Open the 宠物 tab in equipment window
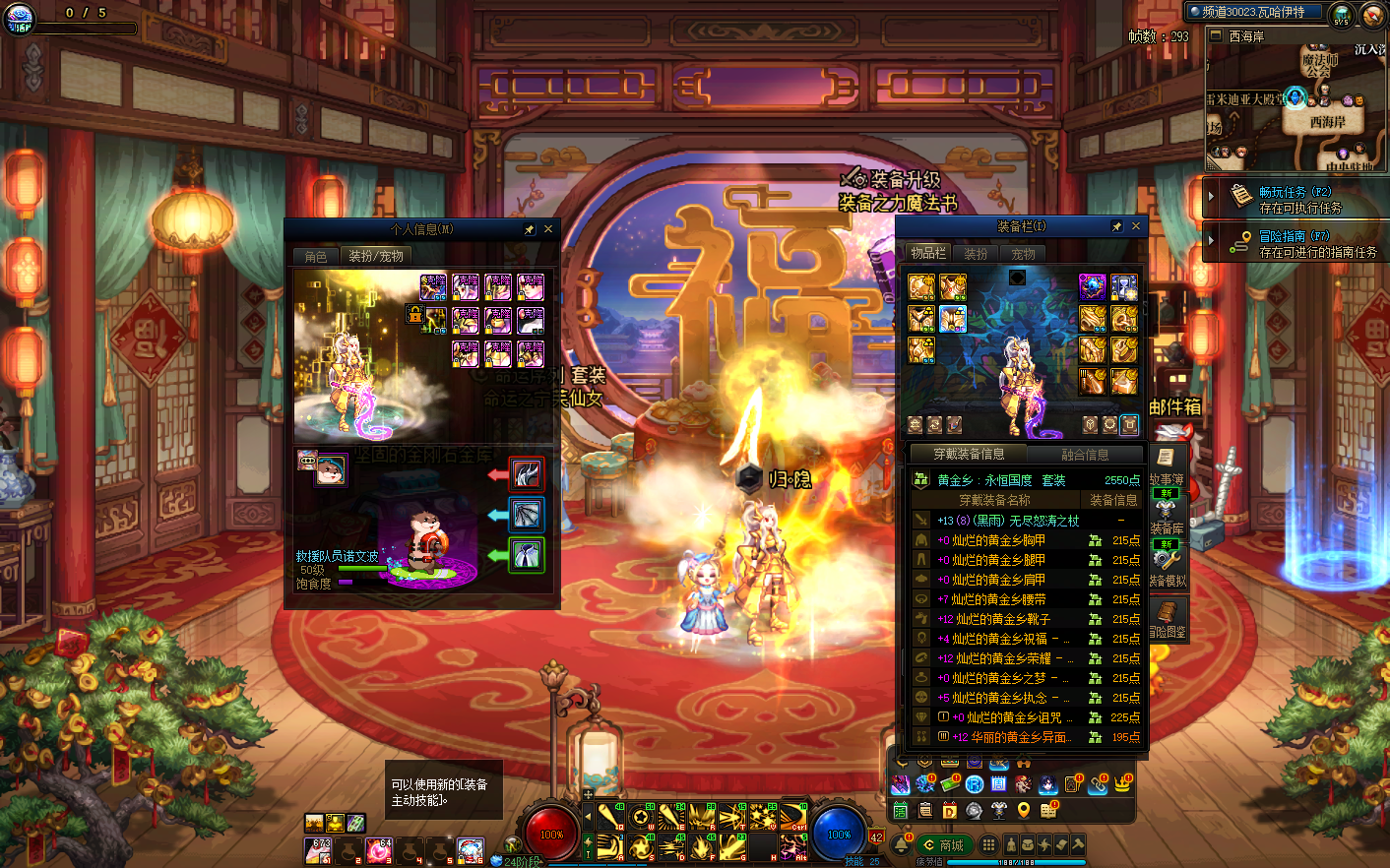Screen dimensions: 1390x868 [1024, 254]
